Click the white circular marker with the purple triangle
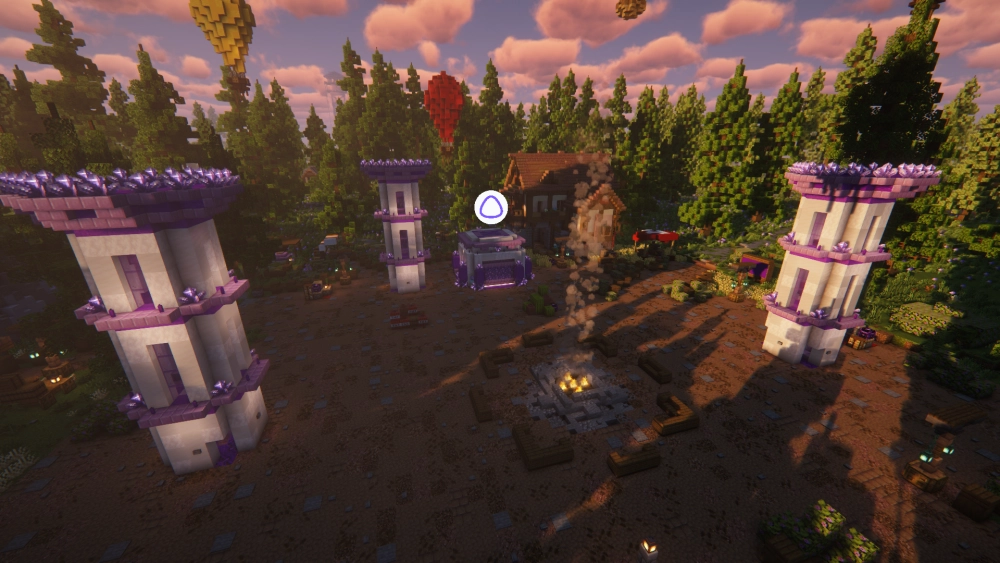Viewport: 1000px width, 563px height. (x=491, y=207)
